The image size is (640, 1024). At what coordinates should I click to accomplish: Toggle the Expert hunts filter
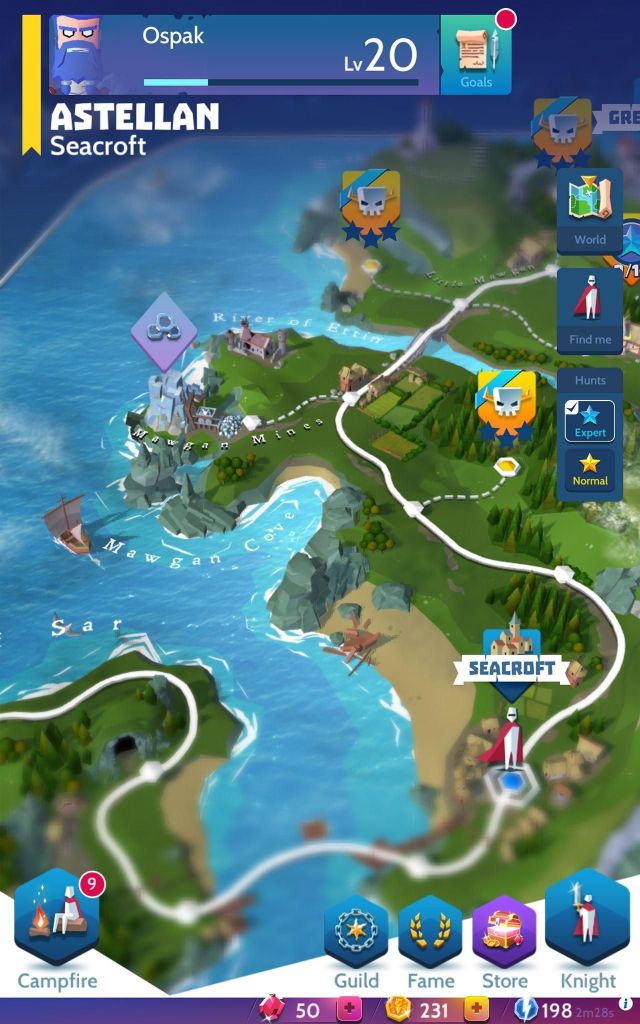coord(589,421)
